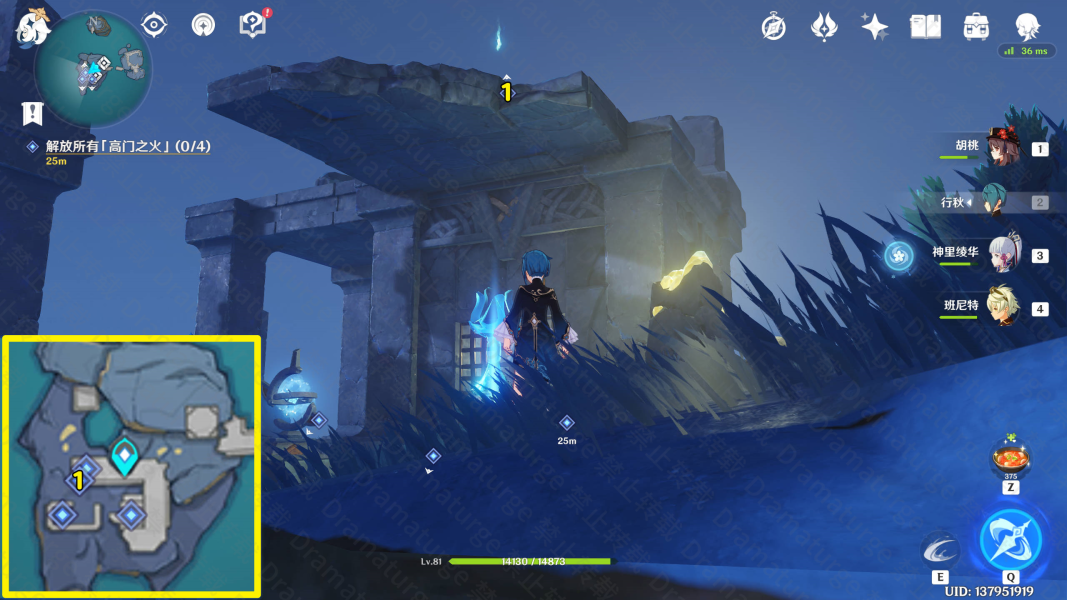This screenshot has height=600, width=1067.
Task: Click the teal waypoint marker on inset map
Action: coord(124,457)
